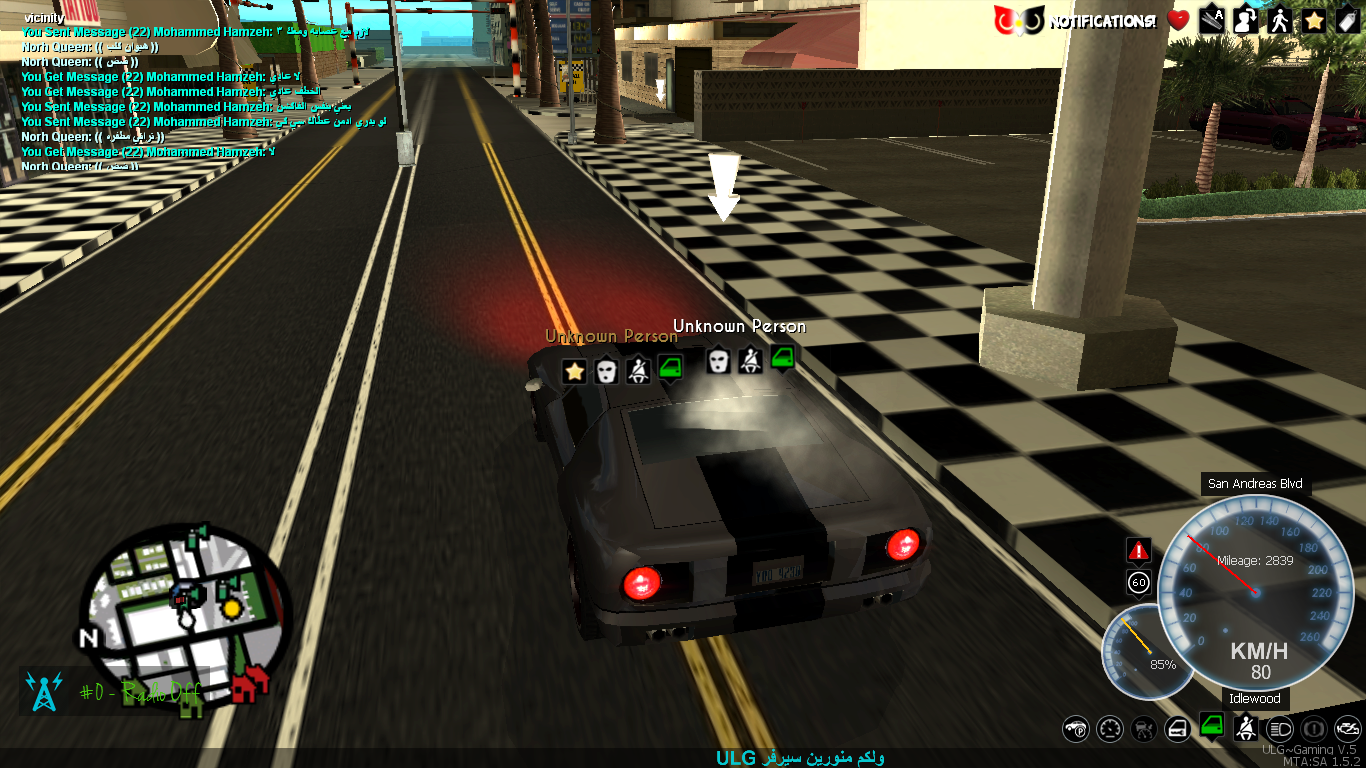Toggle the door lock key icon

pos(1178,728)
